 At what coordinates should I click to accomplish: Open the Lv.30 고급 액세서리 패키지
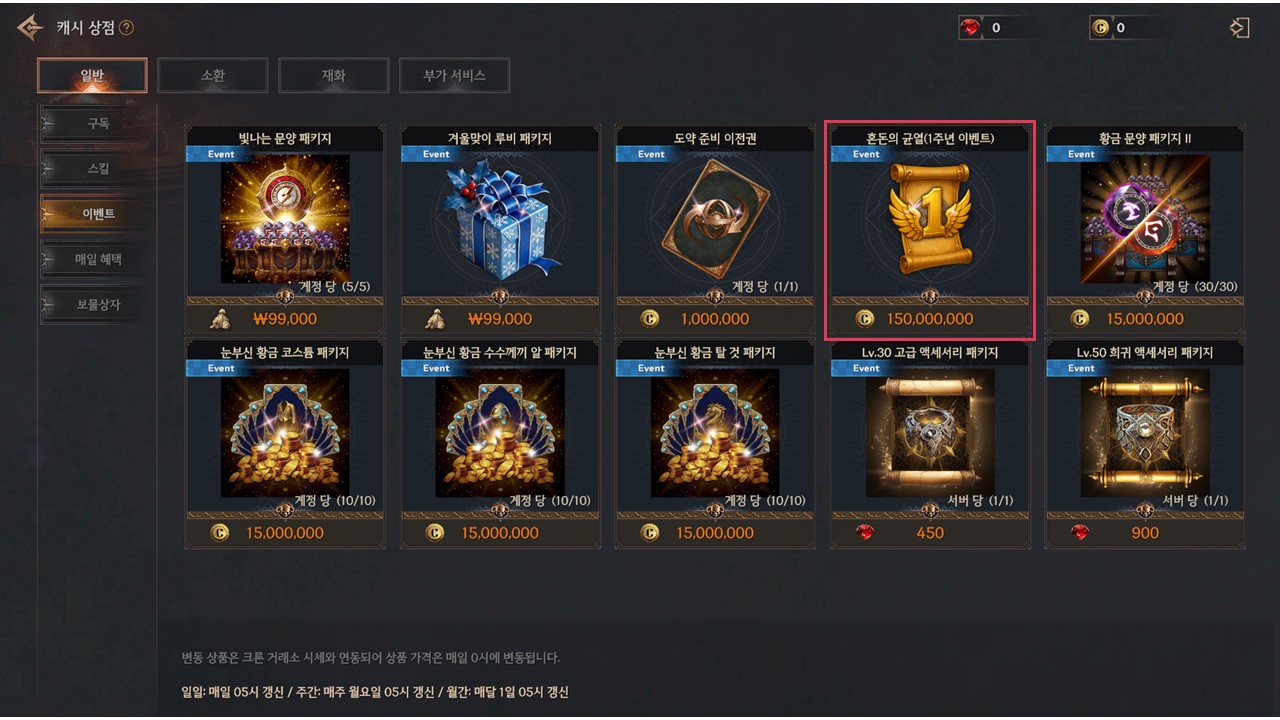930,434
